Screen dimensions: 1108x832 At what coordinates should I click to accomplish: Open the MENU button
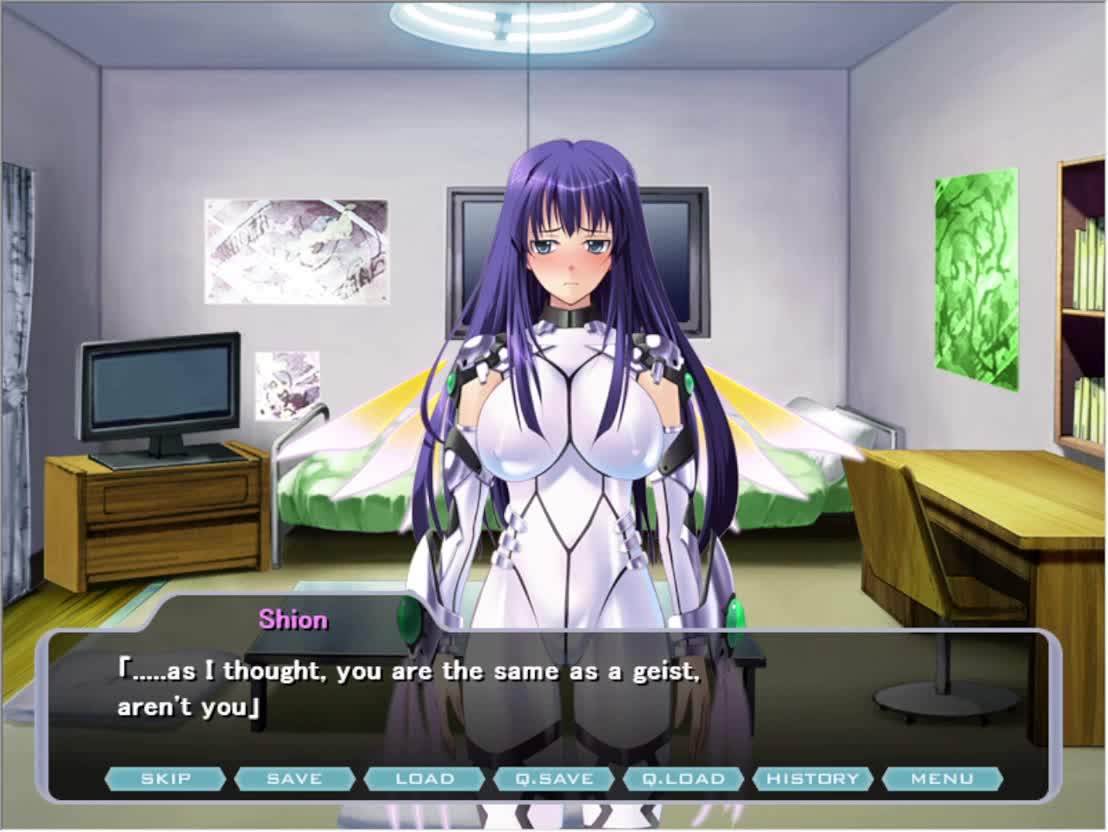click(942, 778)
